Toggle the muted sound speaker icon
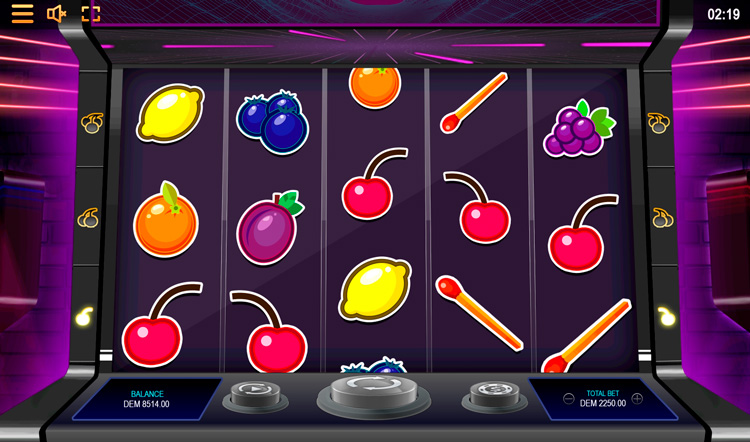 (x=56, y=14)
